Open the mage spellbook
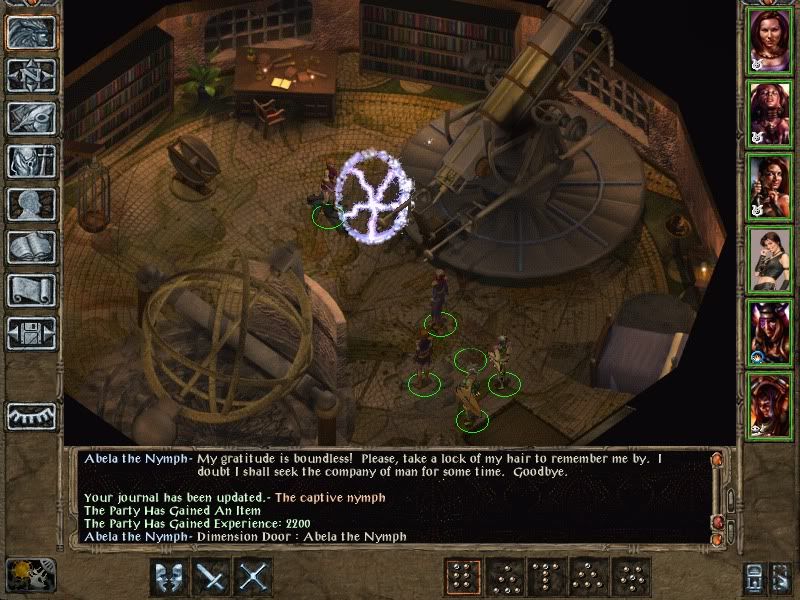The image size is (800, 600). coord(31,247)
